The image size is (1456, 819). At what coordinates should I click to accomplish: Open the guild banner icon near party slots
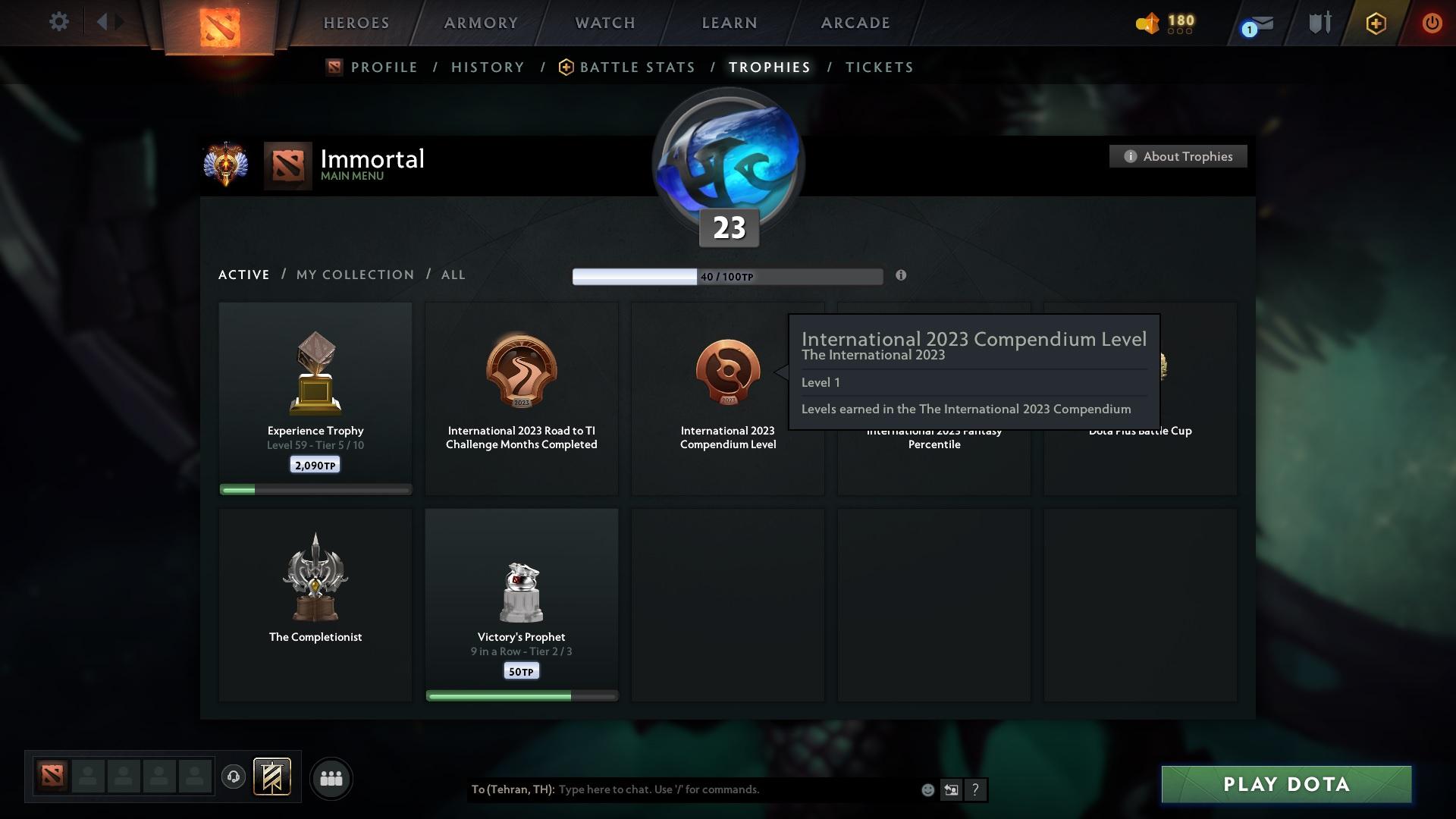tap(273, 778)
